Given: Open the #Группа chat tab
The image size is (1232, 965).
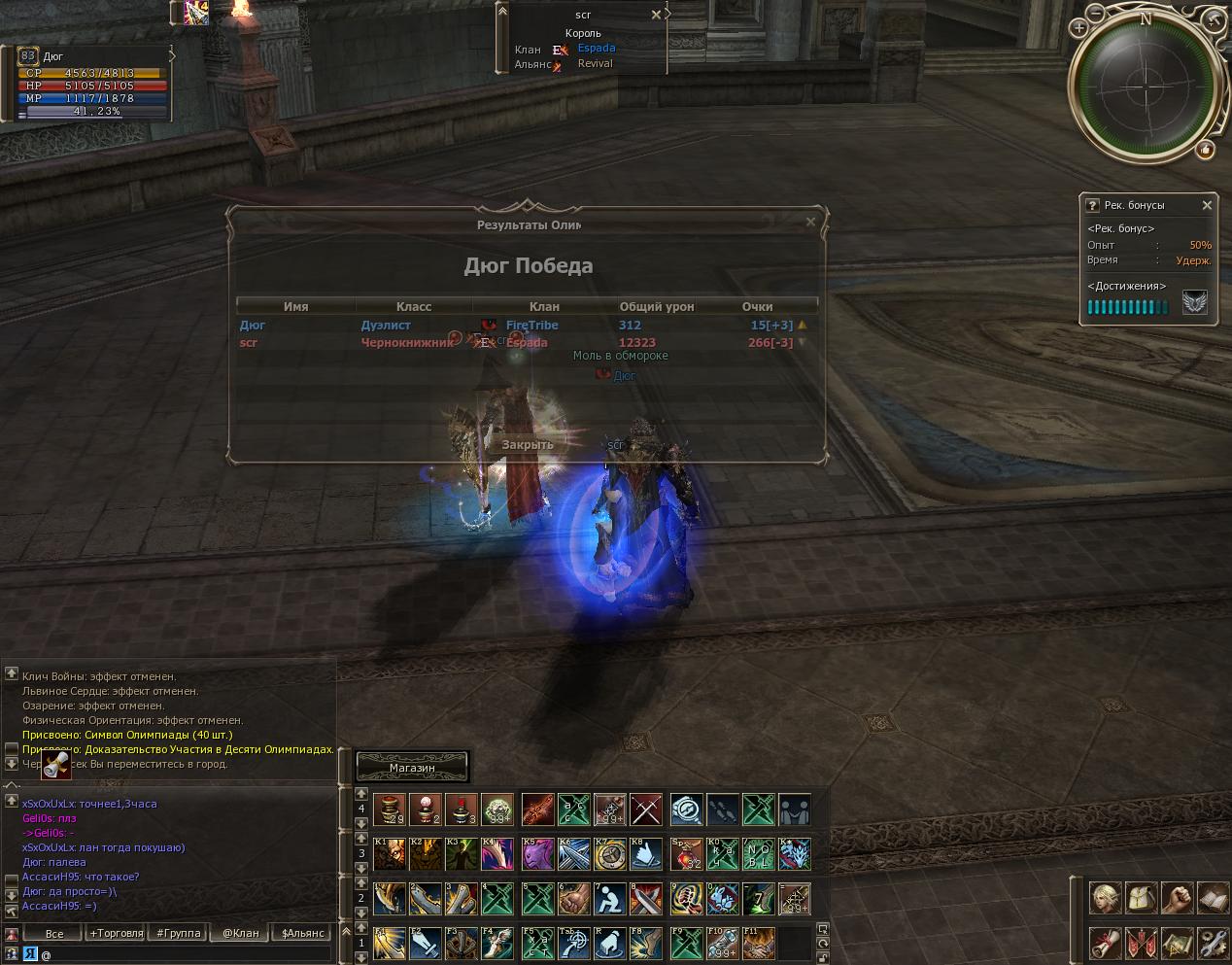Looking at the screenshot, I should pyautogui.click(x=178, y=933).
